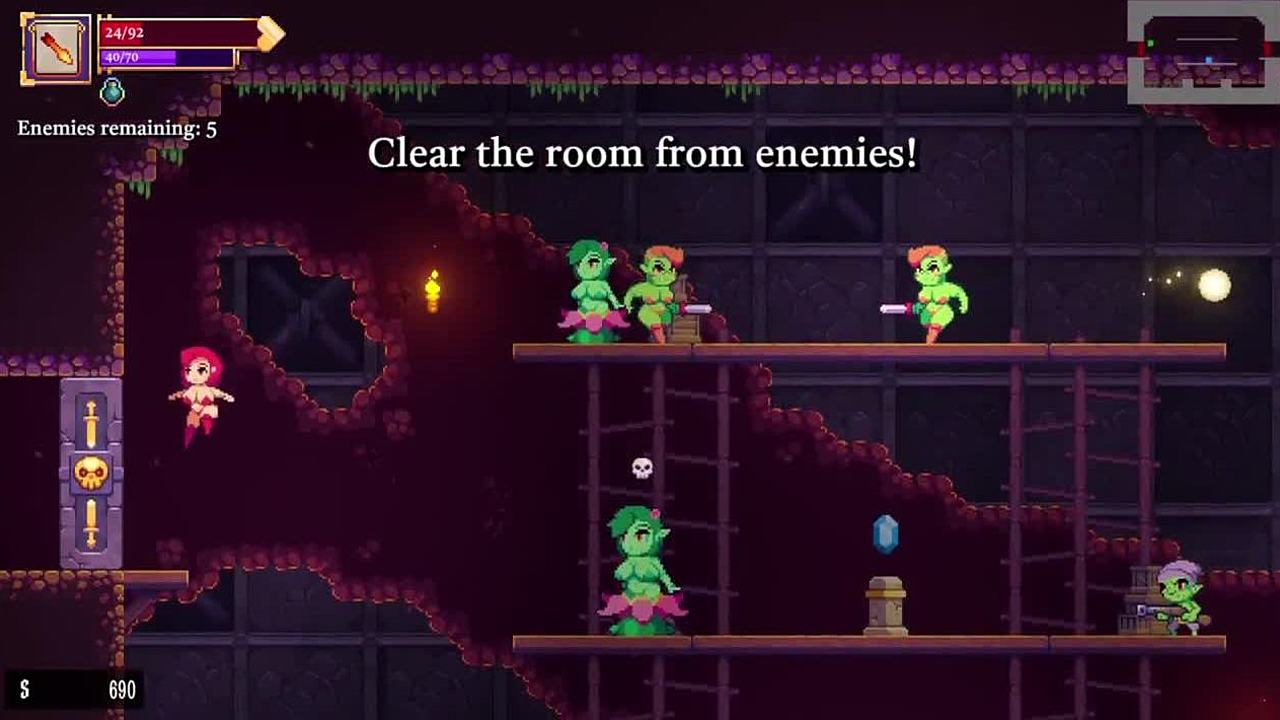
Task: Click the Enemies remaining objective tracker
Action: point(117,129)
